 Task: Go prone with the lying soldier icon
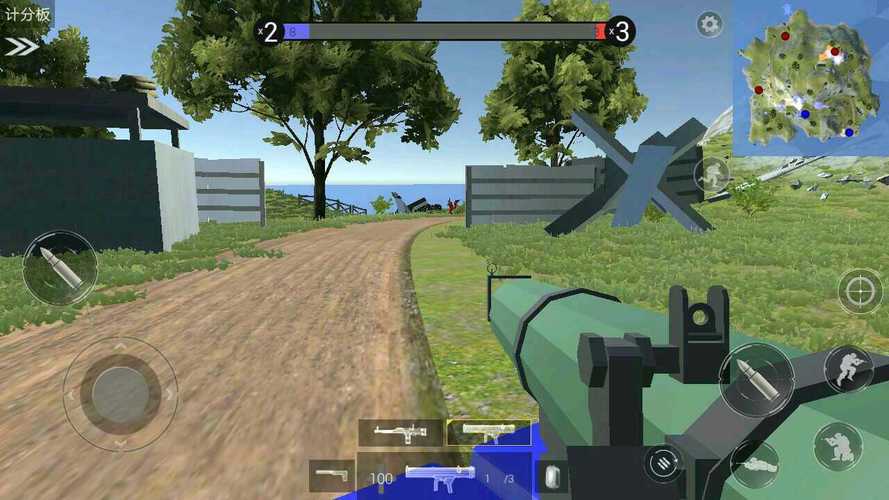755,463
